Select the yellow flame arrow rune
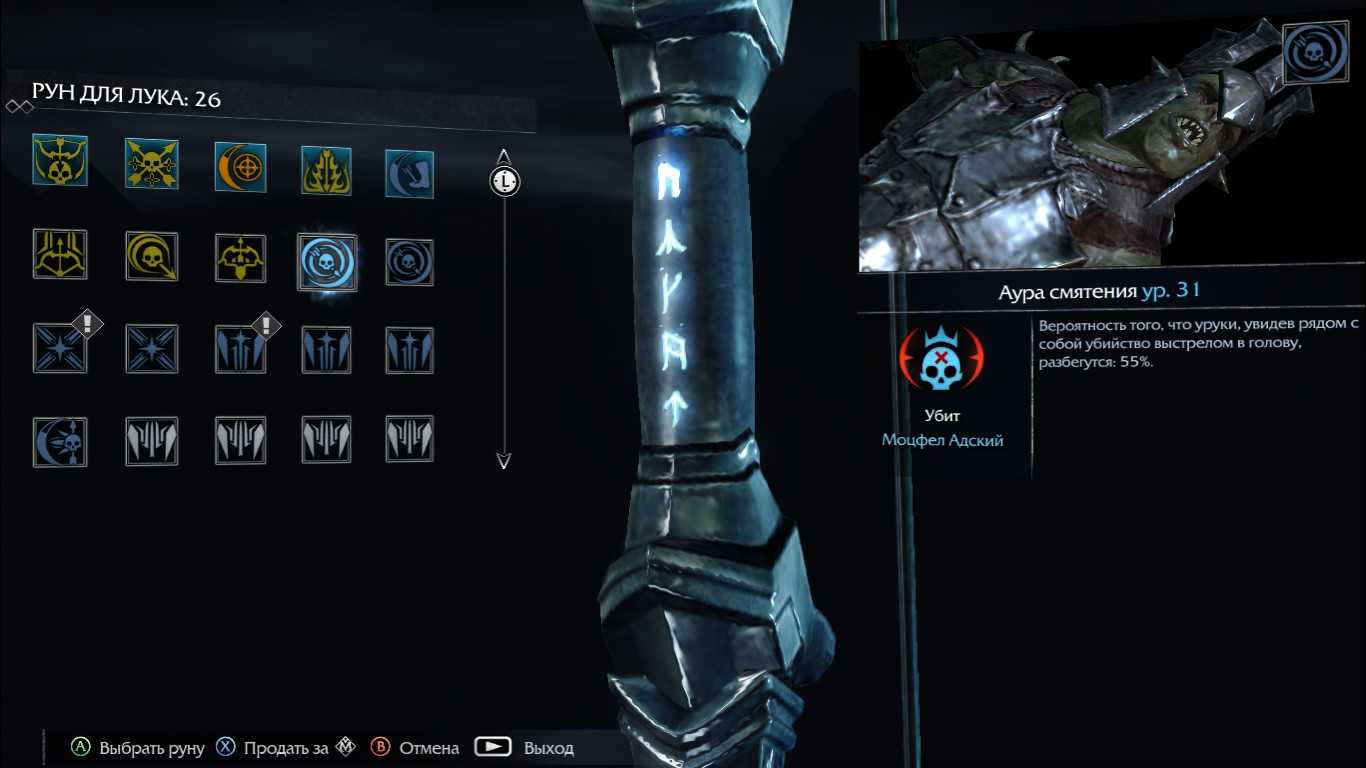Image resolution: width=1366 pixels, height=768 pixels. tap(326, 170)
